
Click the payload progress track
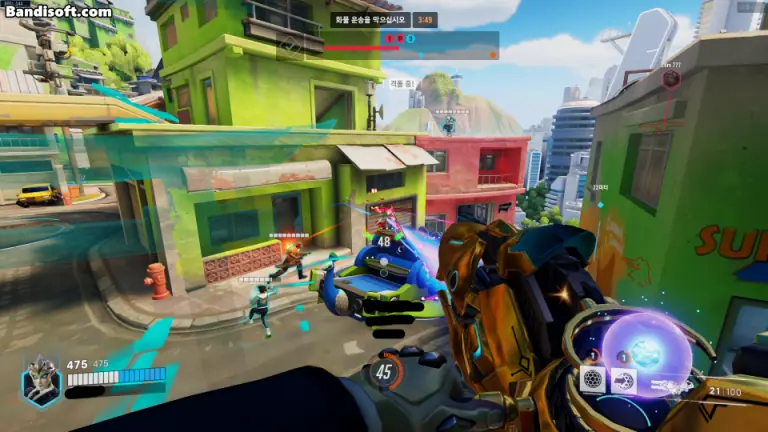point(412,46)
